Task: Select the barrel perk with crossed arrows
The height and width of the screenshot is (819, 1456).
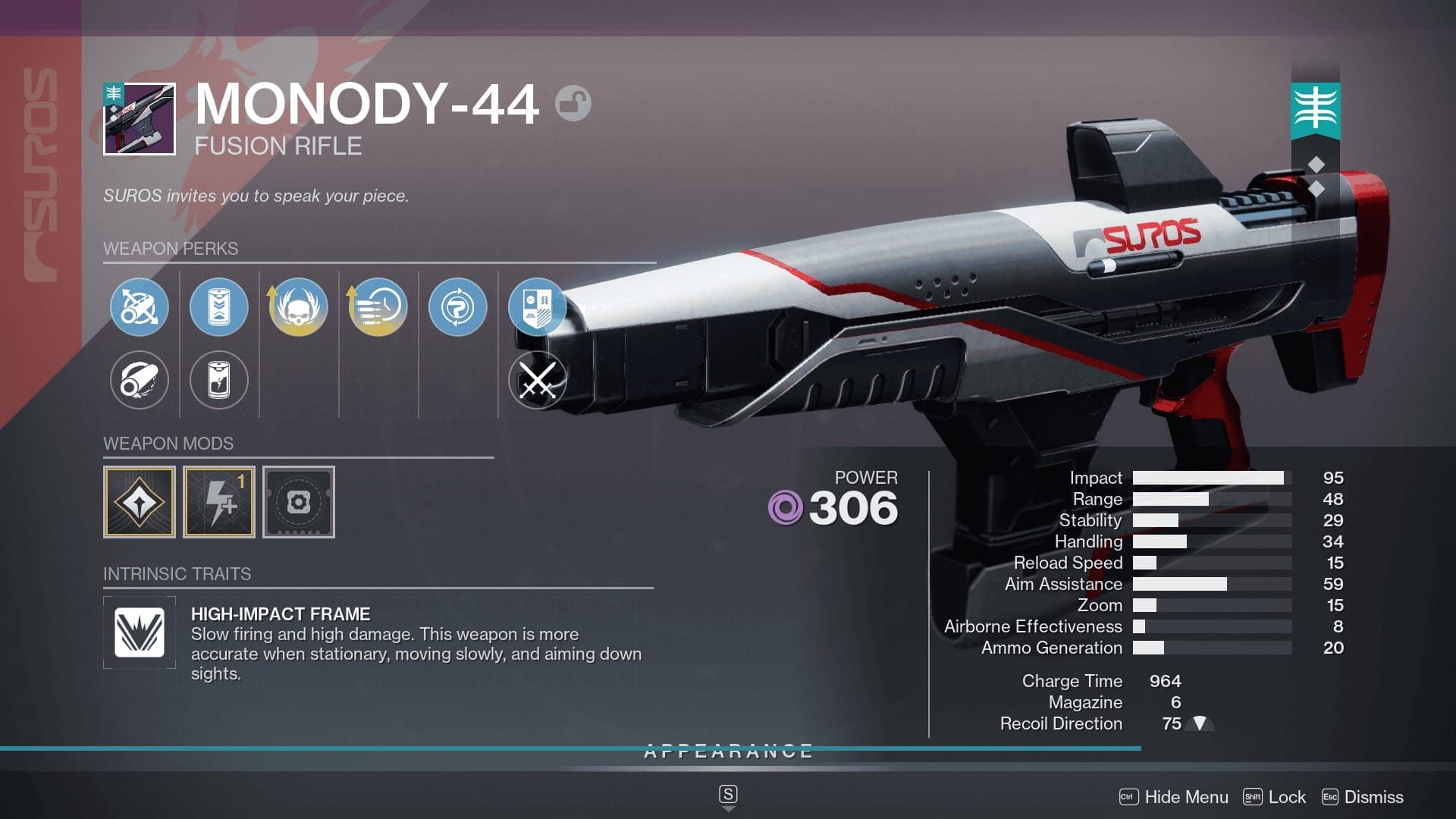Action: 139,307
